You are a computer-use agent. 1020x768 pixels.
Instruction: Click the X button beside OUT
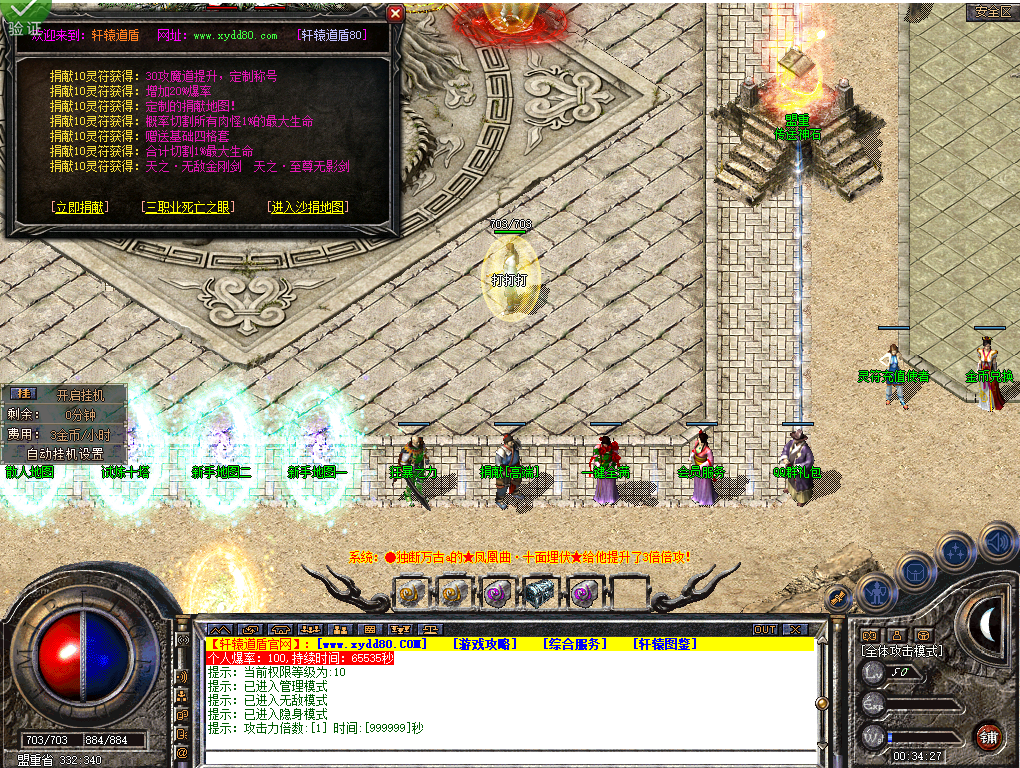pyautogui.click(x=795, y=630)
